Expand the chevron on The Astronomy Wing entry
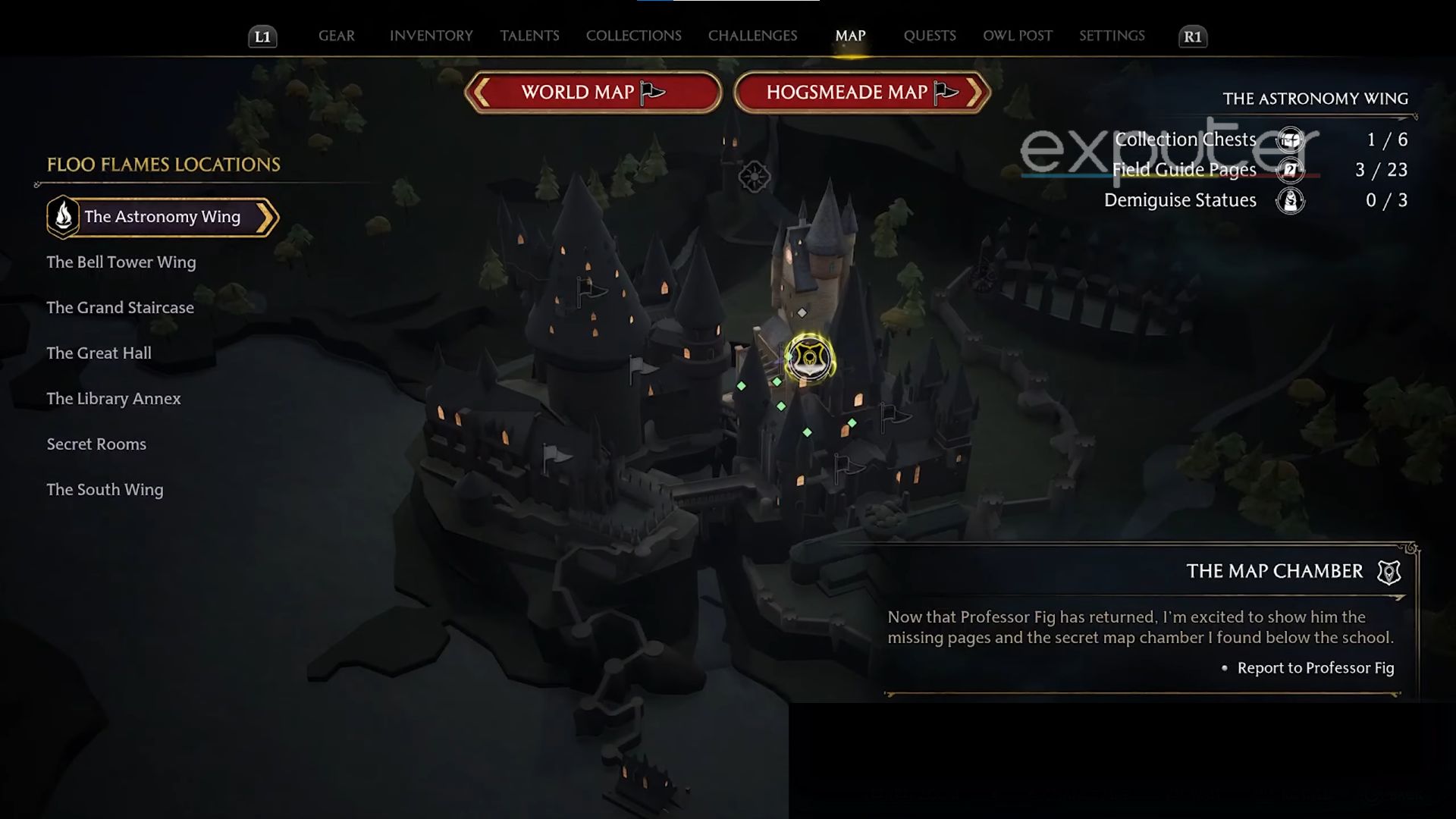The width and height of the screenshot is (1456, 819). (265, 216)
